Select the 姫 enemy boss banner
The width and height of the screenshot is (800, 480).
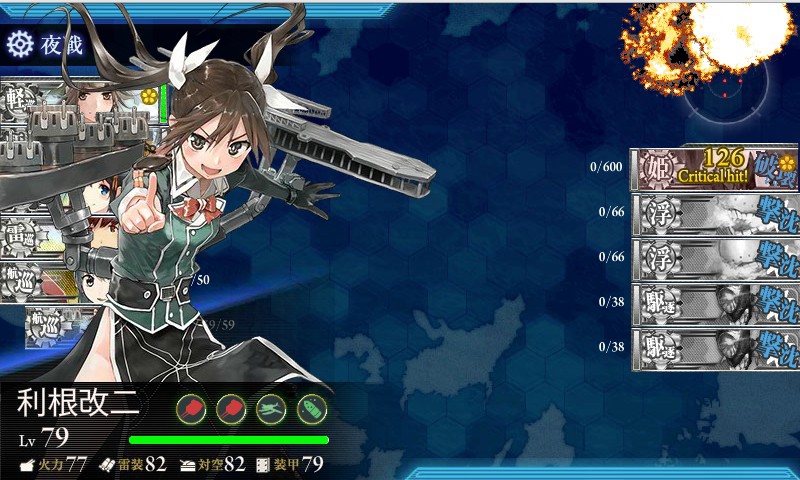[x=714, y=167]
